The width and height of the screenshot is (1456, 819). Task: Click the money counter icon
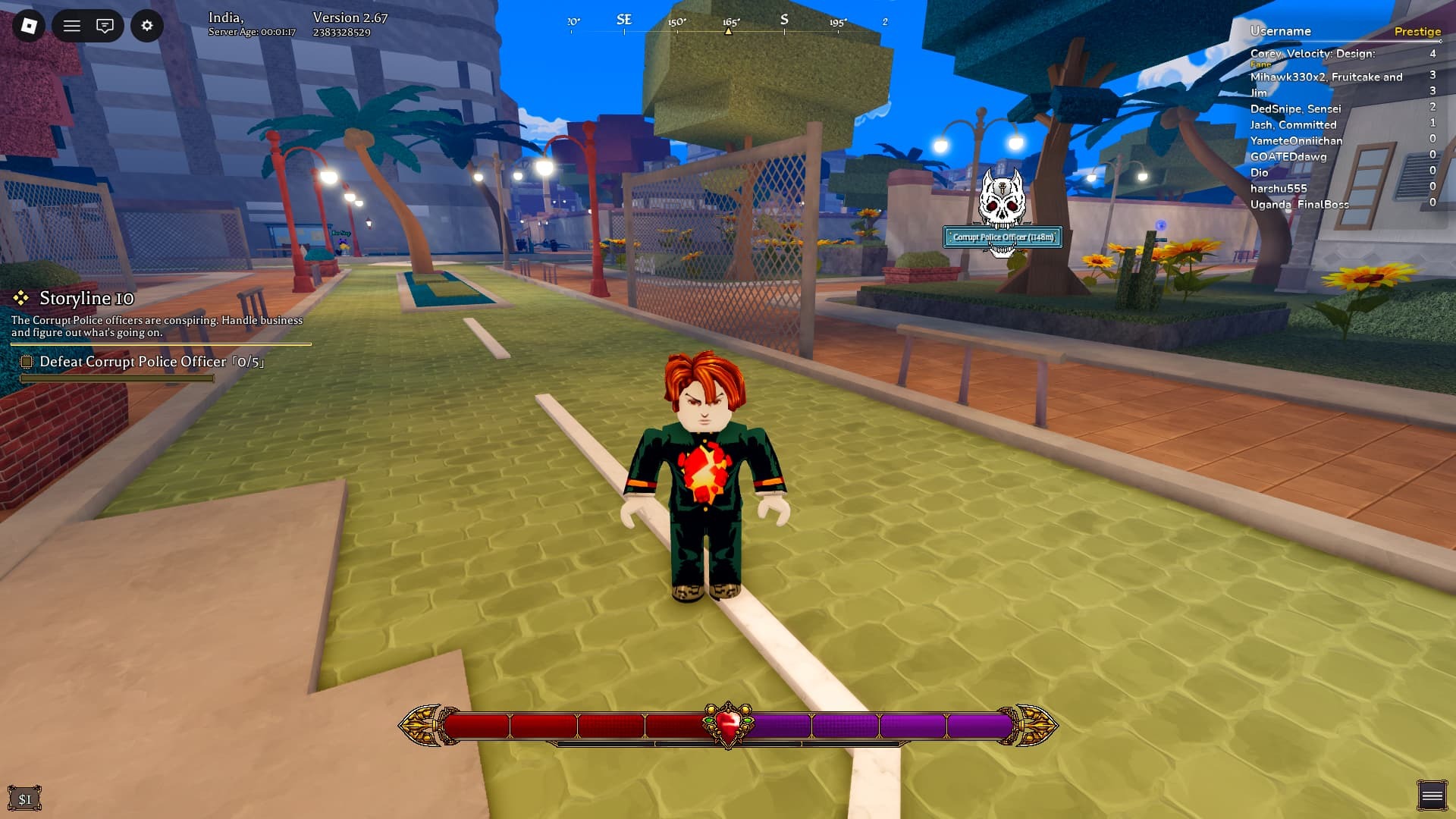[25, 799]
